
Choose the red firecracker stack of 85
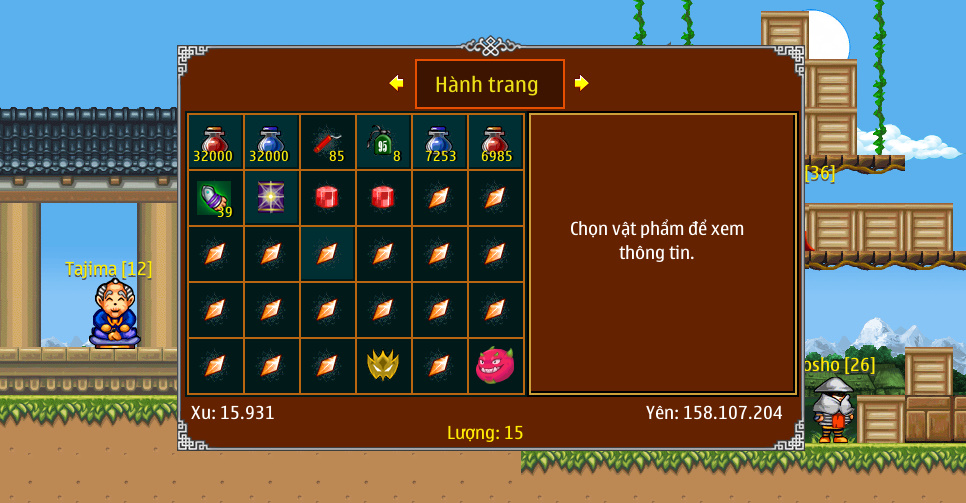coord(327,142)
